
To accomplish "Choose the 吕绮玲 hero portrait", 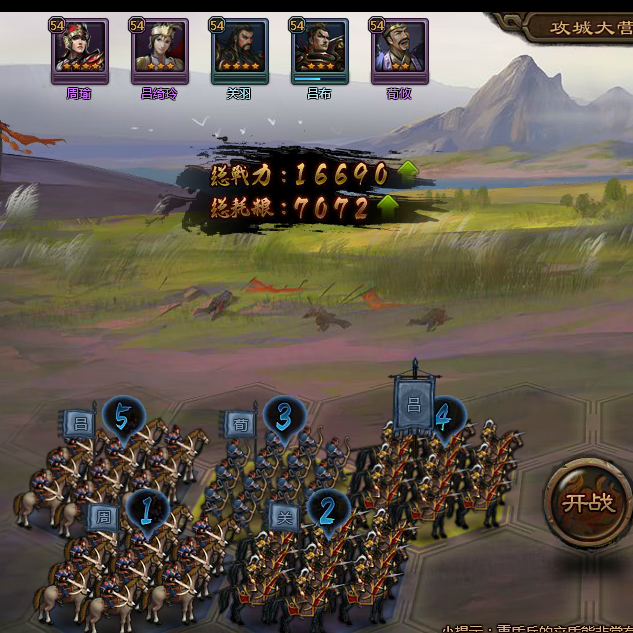I will (x=160, y=50).
